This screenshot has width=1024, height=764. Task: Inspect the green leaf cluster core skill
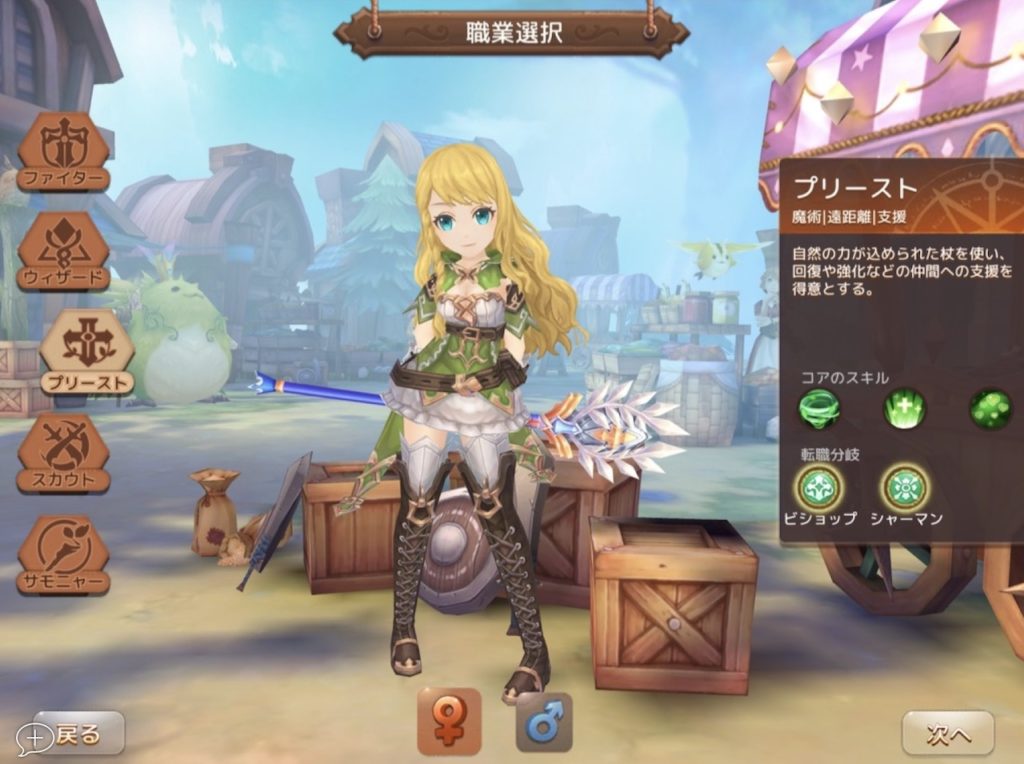point(990,408)
